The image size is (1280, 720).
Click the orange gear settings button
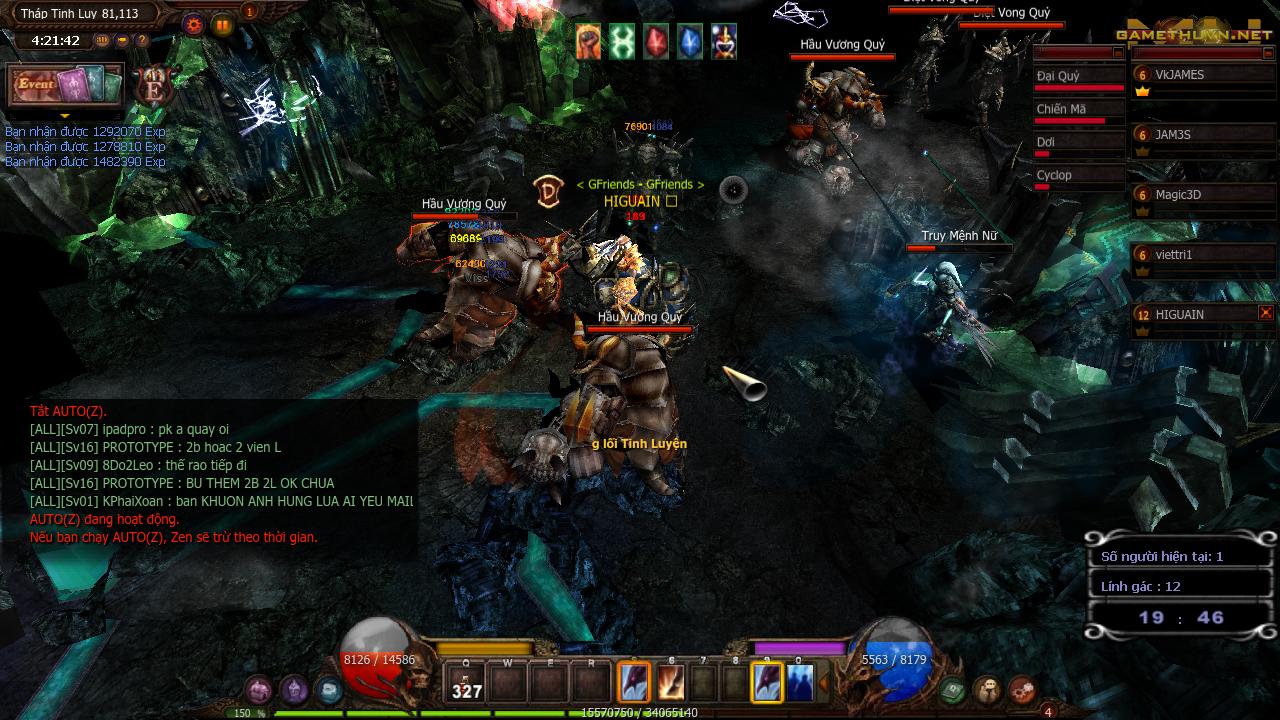coord(194,25)
